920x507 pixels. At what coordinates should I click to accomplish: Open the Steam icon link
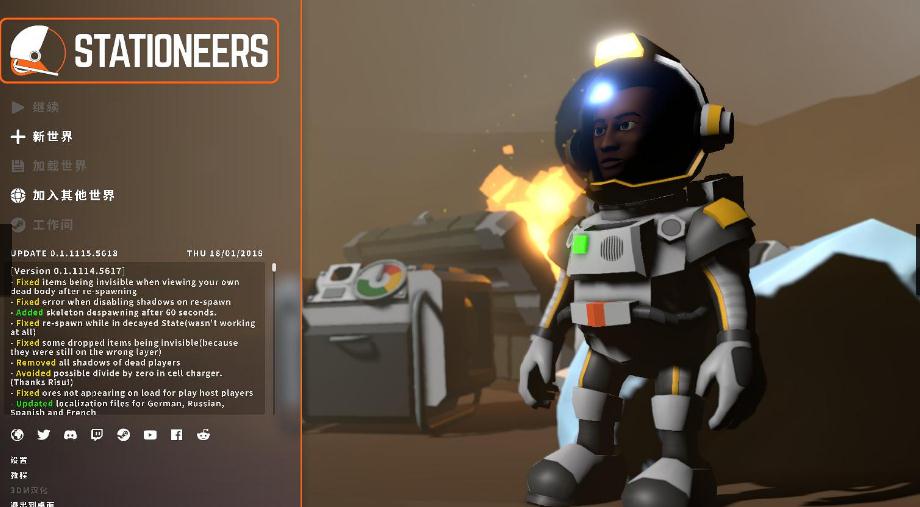pos(123,435)
